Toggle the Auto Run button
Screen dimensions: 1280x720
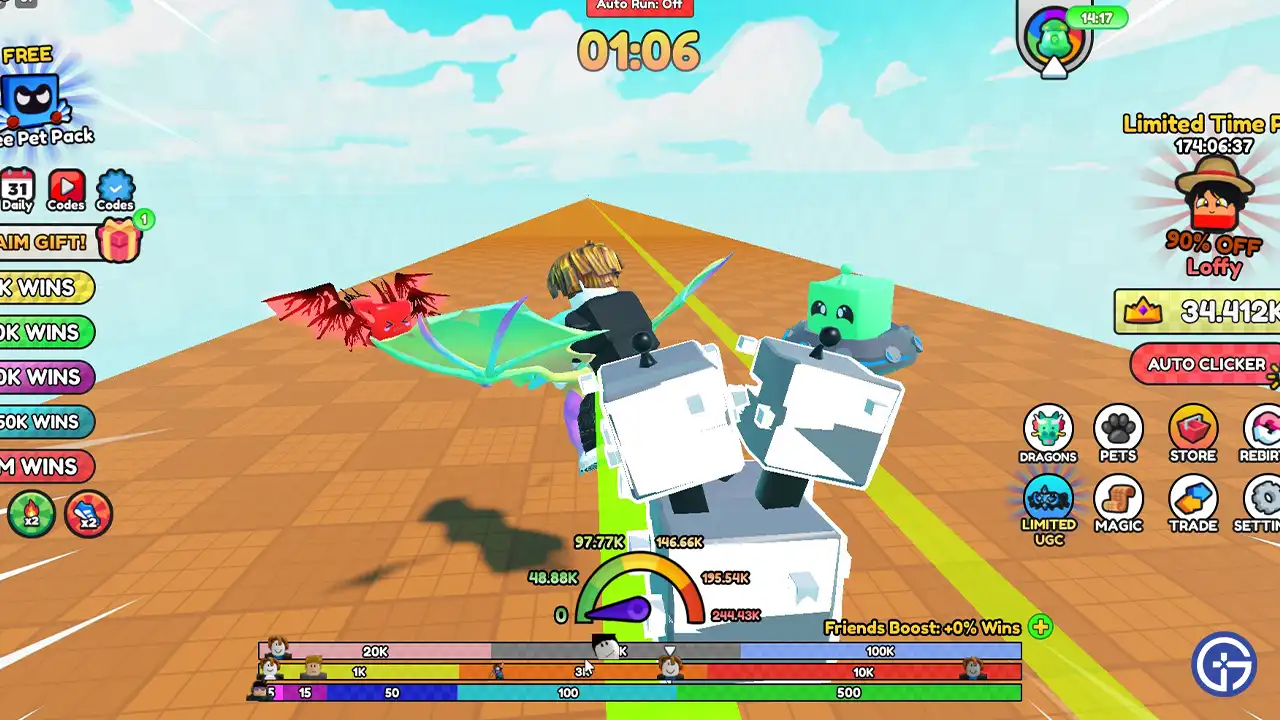click(639, 6)
